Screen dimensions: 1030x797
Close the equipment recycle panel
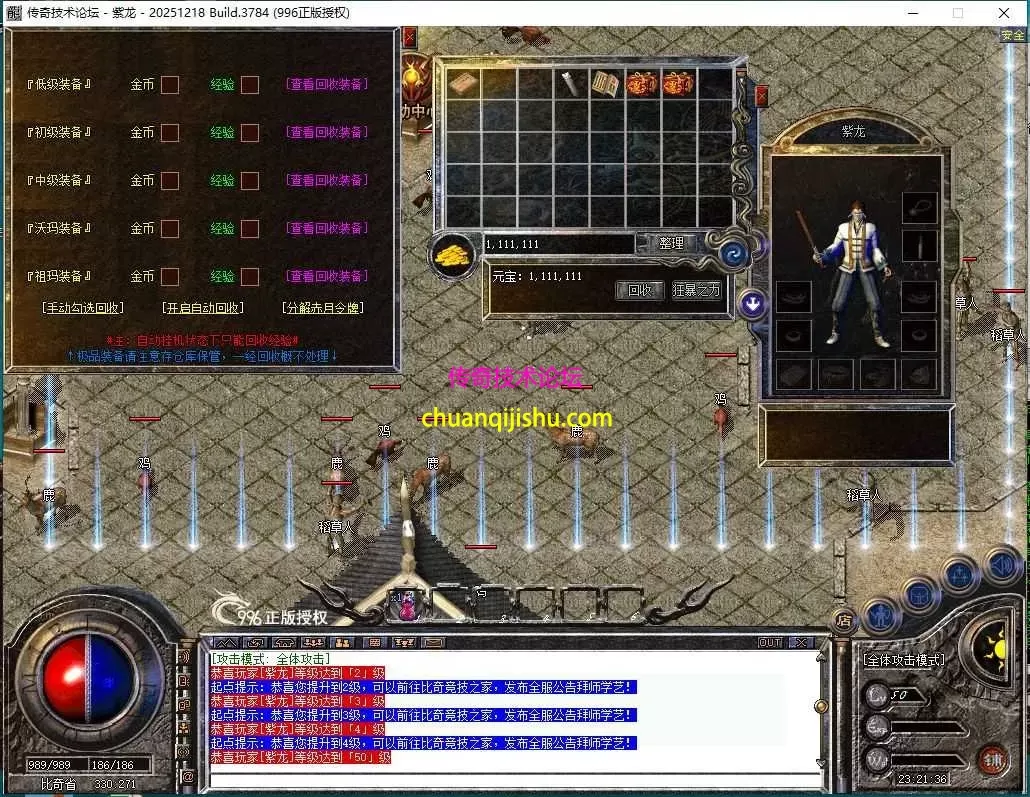[x=409, y=38]
